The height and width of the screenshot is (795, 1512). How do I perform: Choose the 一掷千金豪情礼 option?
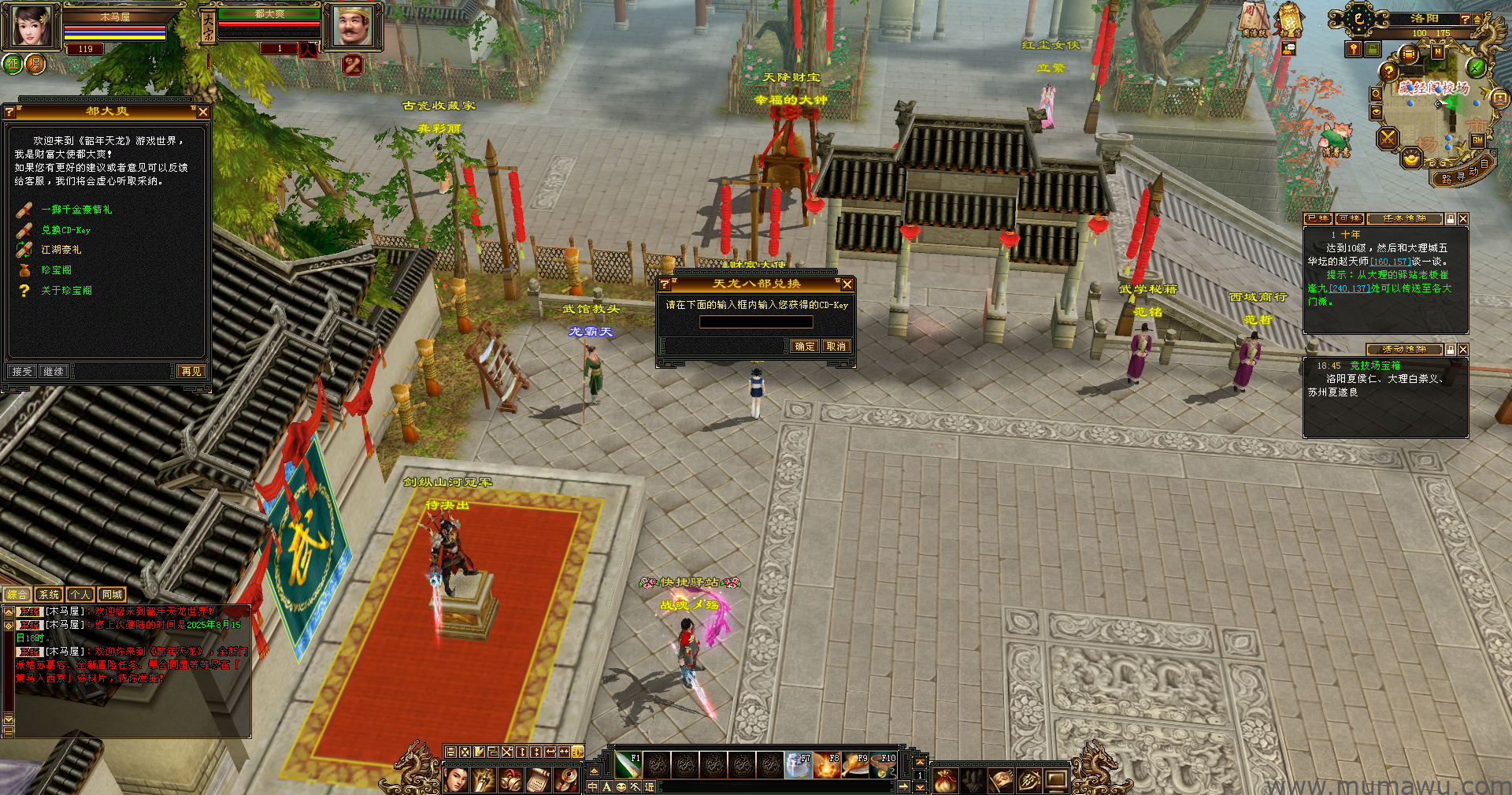(76, 210)
